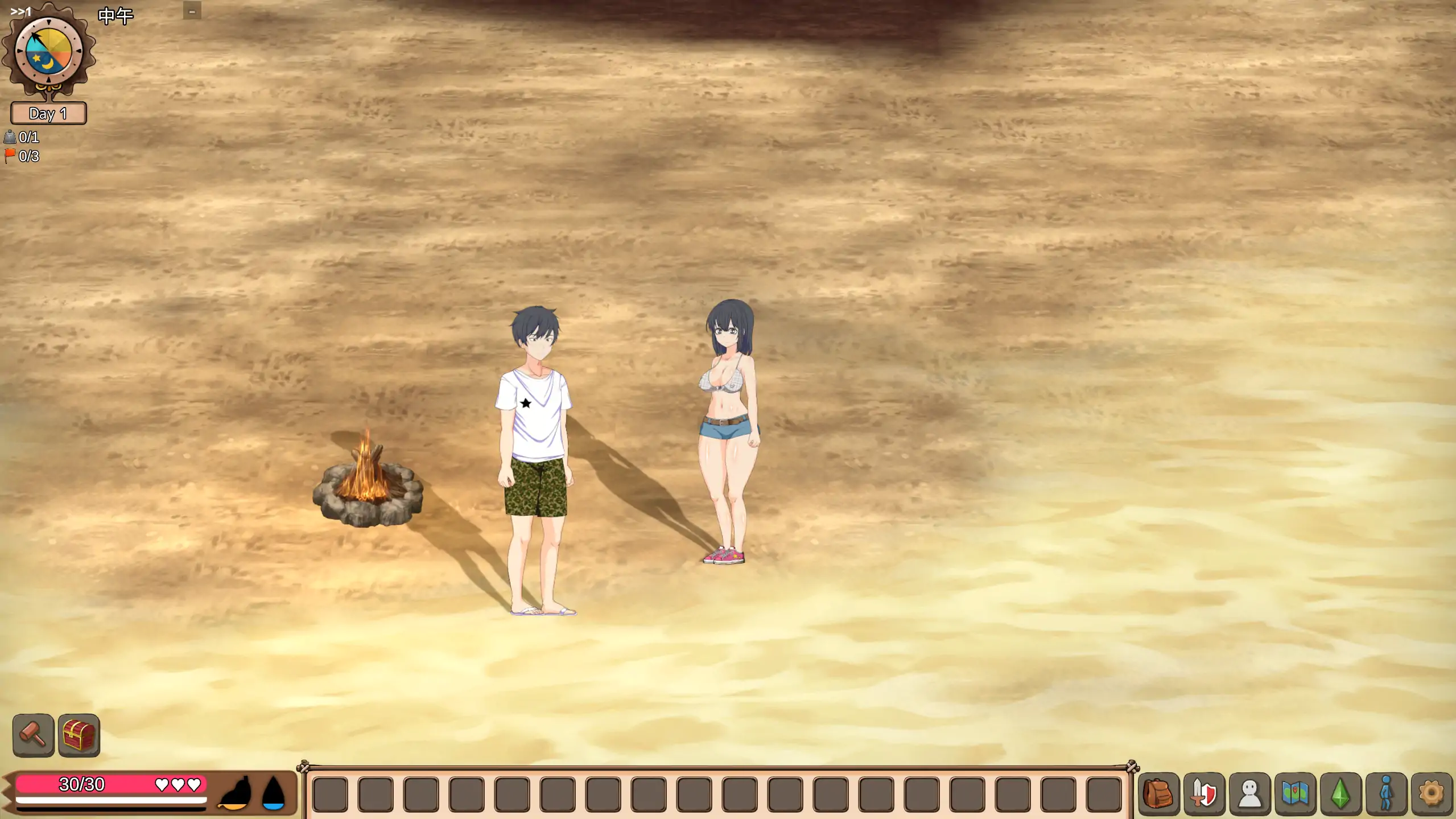The width and height of the screenshot is (1456, 819).
Task: Expand the Day 1 calendar display
Action: 48,114
